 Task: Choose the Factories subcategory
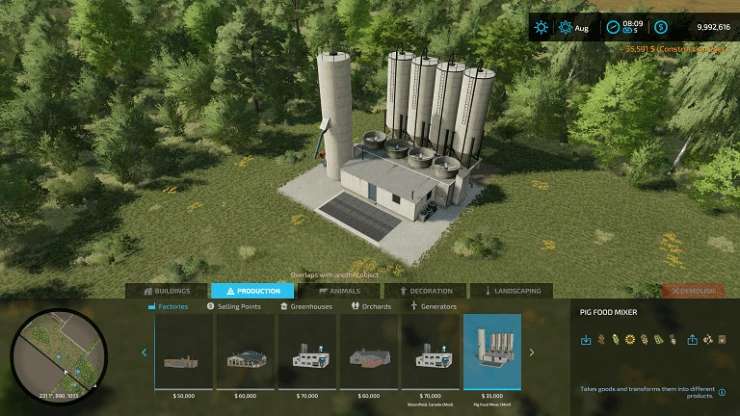coord(171,306)
